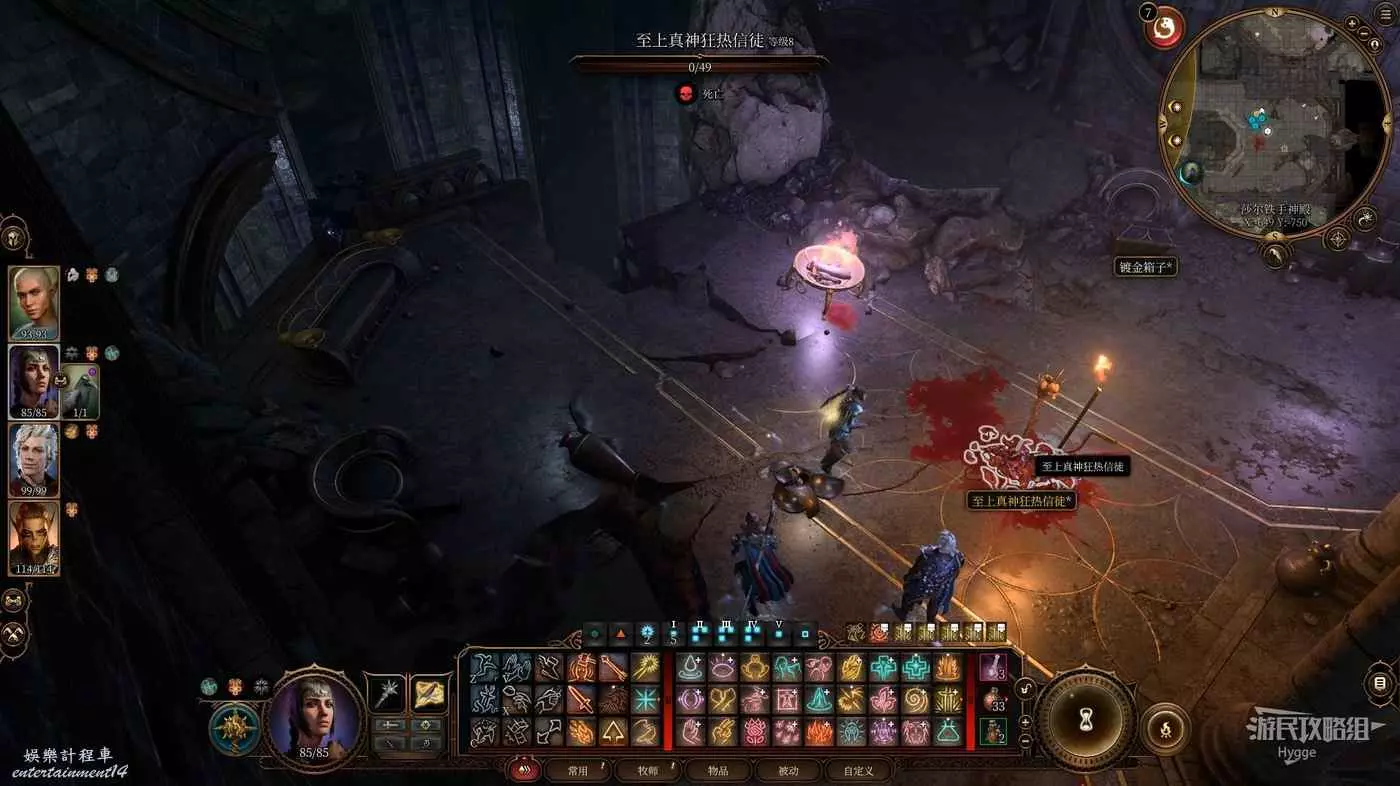
Task: Activate the red sword attack icon
Action: (x=581, y=699)
